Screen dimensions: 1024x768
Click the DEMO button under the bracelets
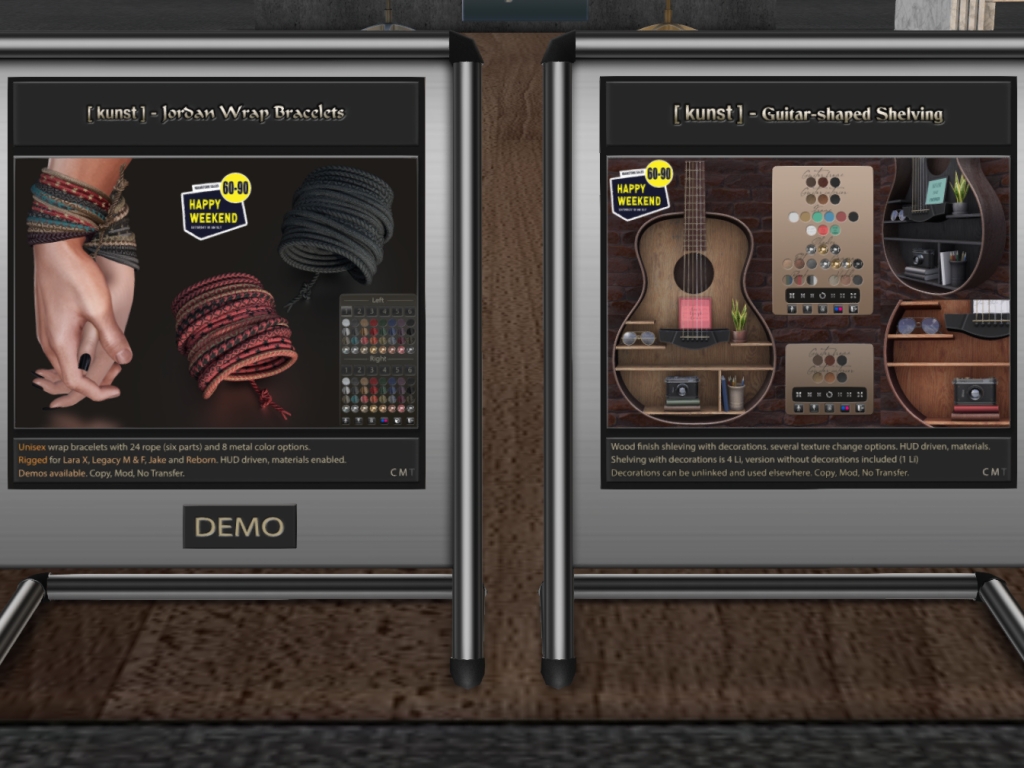coord(239,527)
